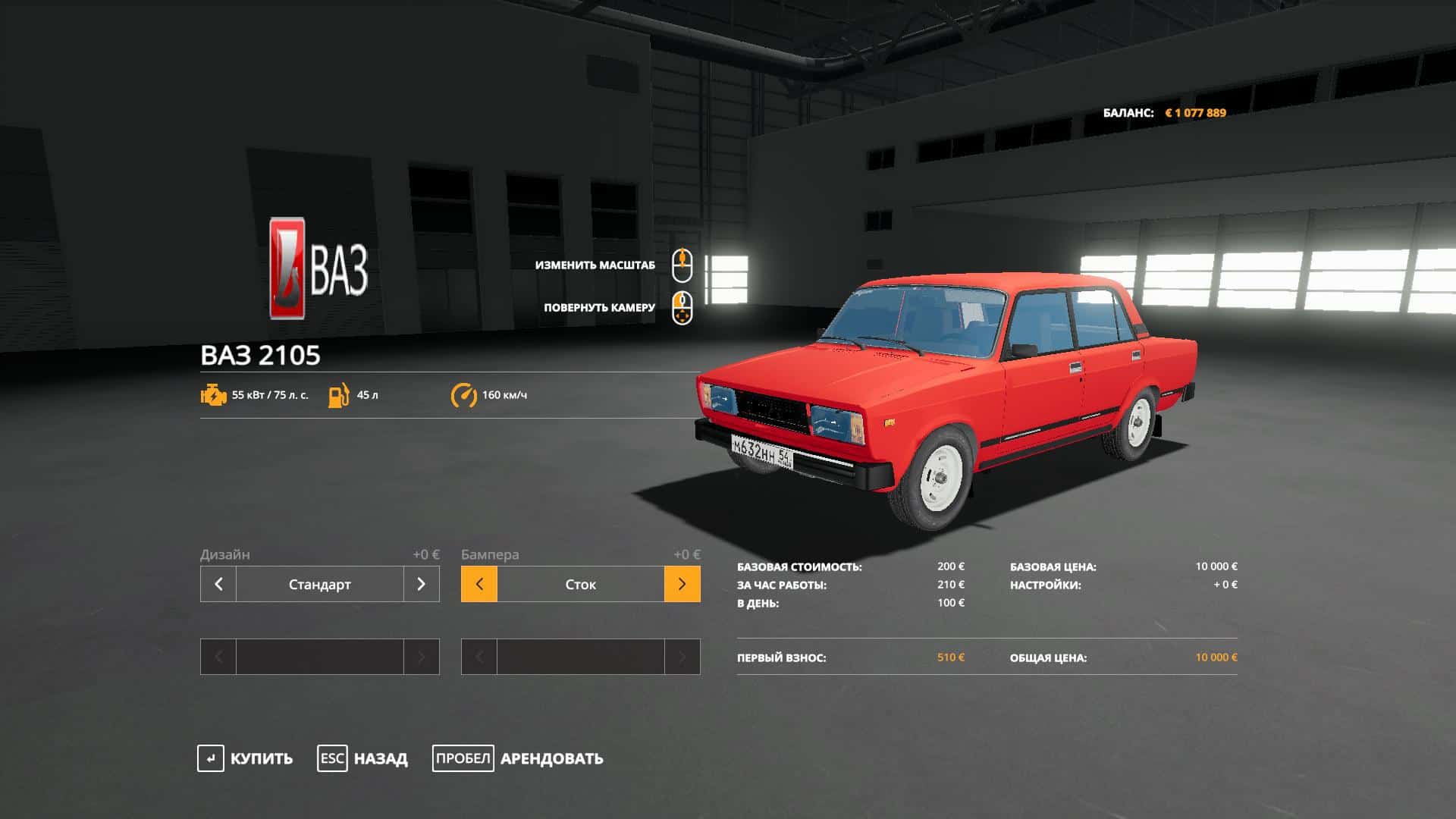
Task: Select next Дизайн option arrow
Action: (422, 584)
